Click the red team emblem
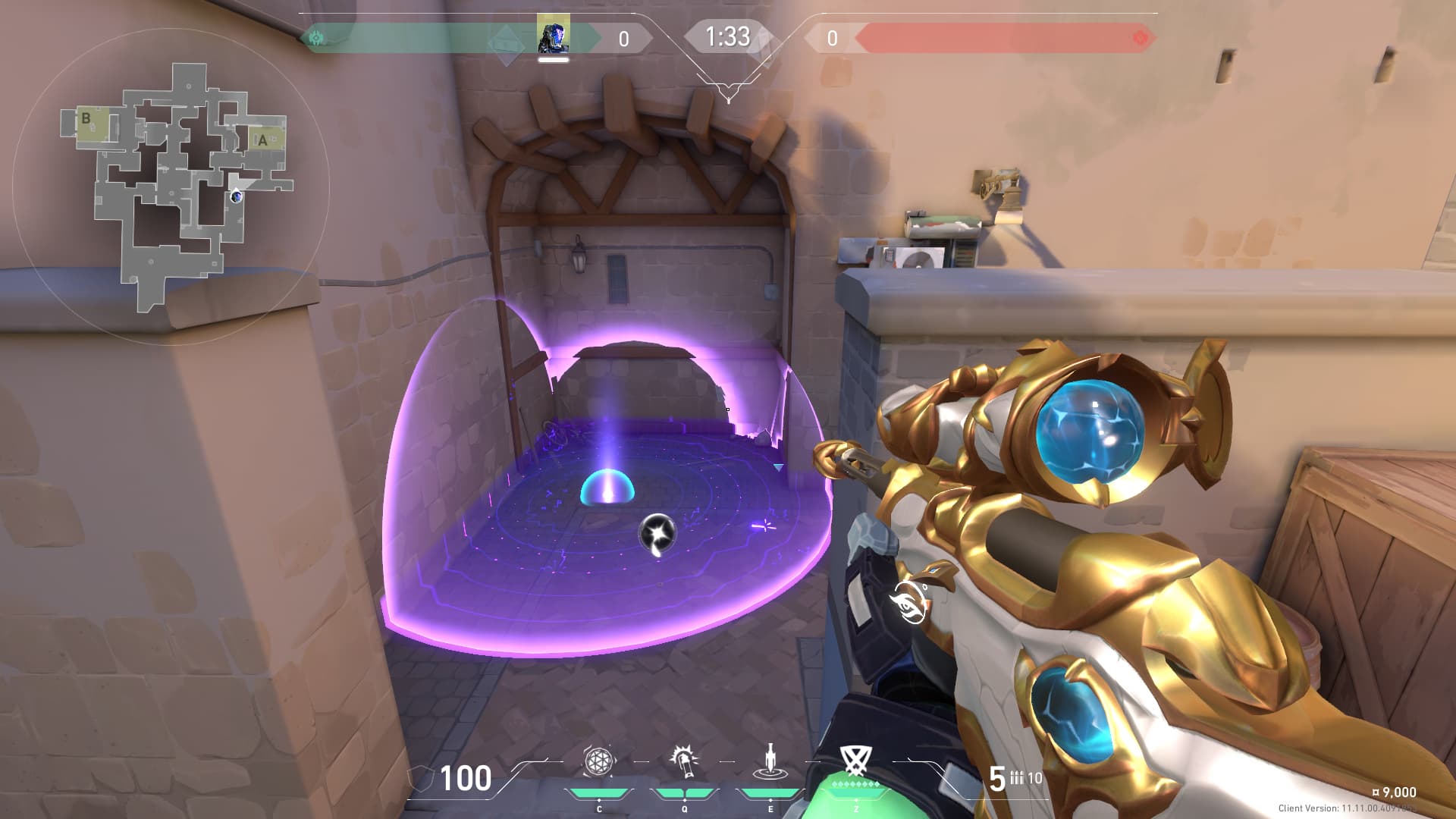The width and height of the screenshot is (1456, 819). click(x=1140, y=37)
